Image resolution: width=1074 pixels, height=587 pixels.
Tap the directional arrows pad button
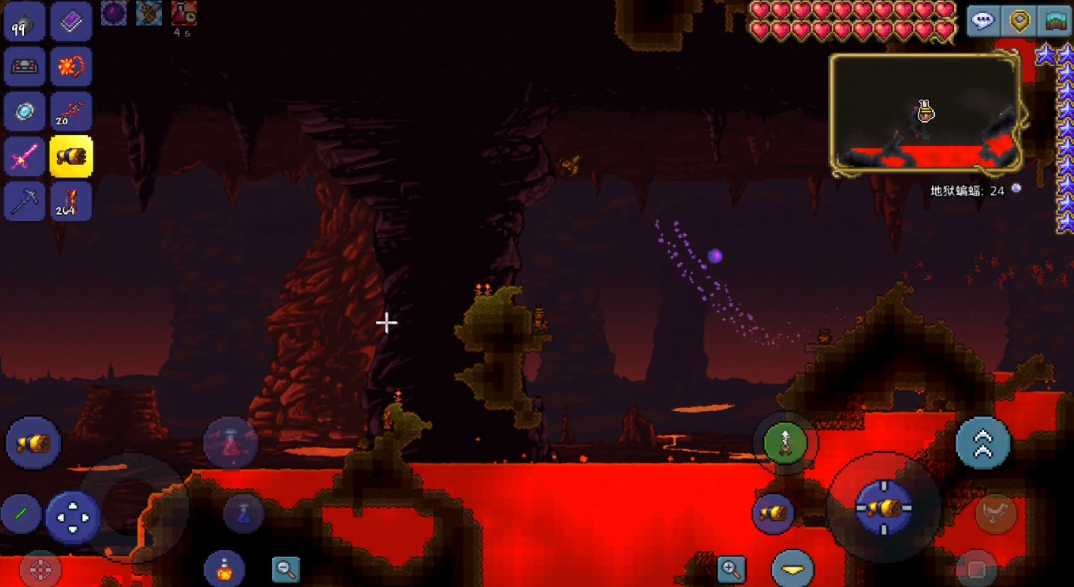click(x=72, y=518)
